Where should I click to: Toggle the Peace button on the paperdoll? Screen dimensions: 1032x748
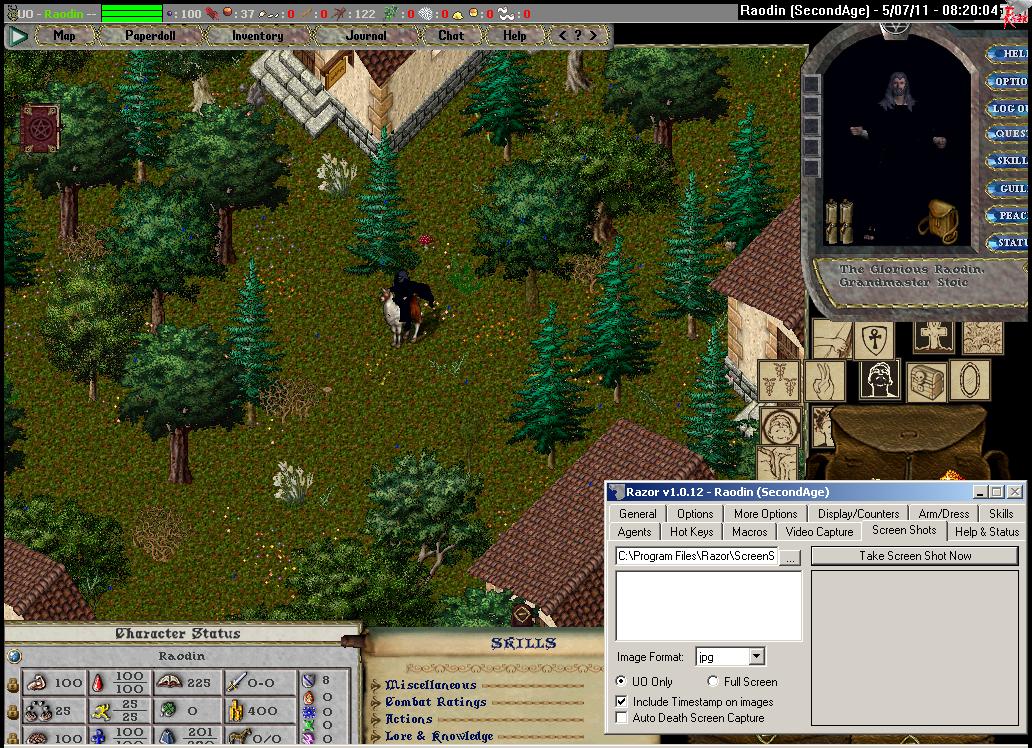[1011, 216]
